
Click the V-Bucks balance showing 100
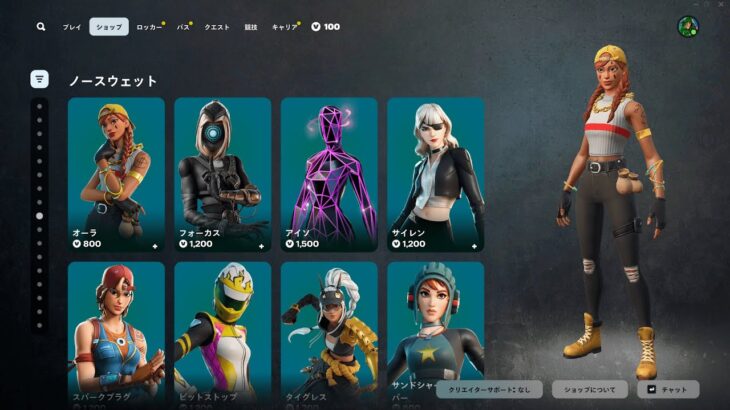click(x=326, y=27)
